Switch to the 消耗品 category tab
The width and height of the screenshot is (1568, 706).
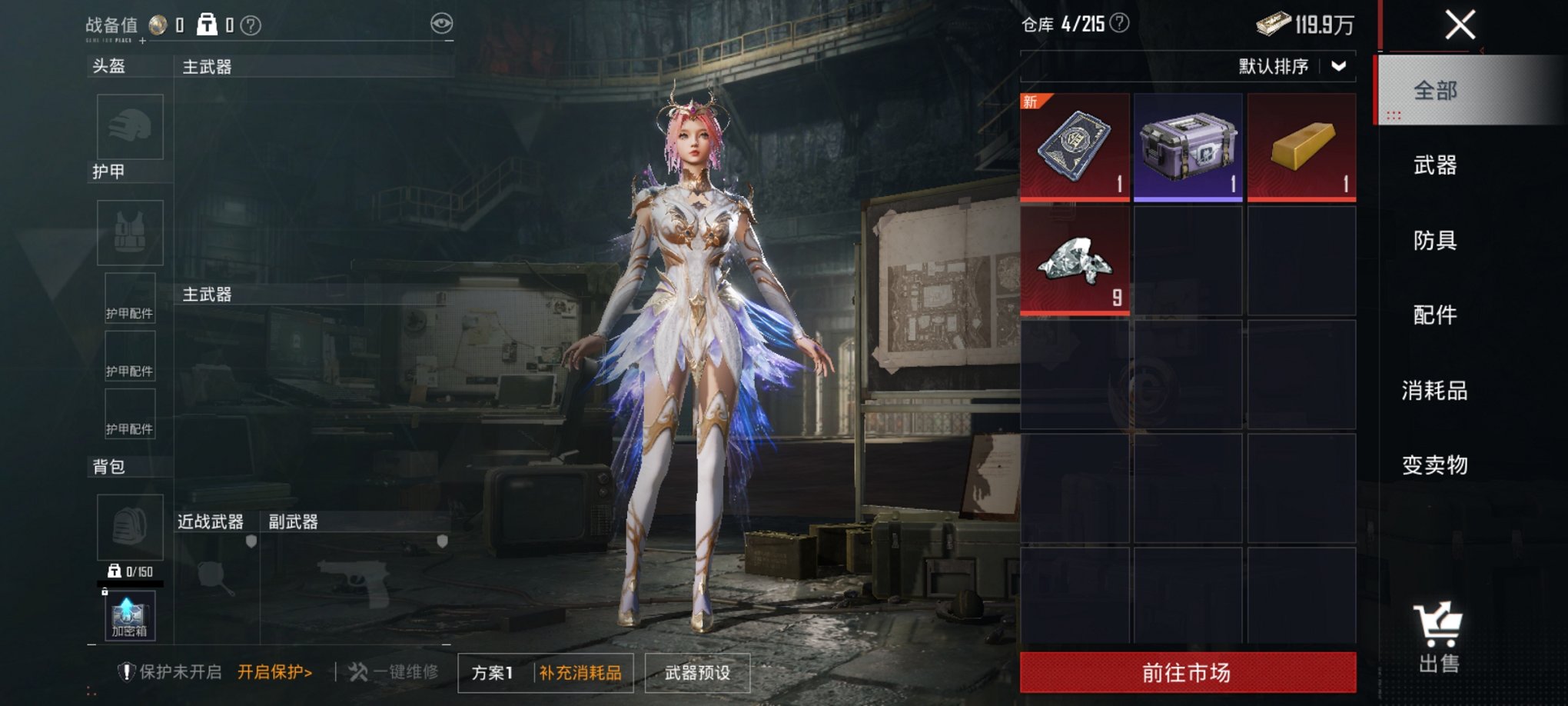(1437, 391)
